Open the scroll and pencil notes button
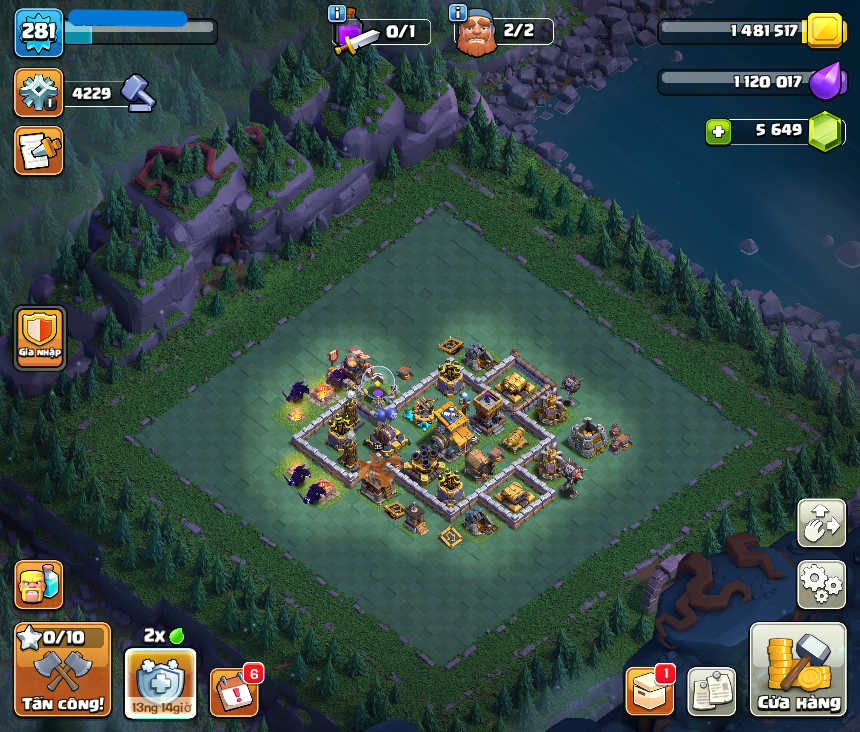Viewport: 860px width, 732px height. click(39, 150)
